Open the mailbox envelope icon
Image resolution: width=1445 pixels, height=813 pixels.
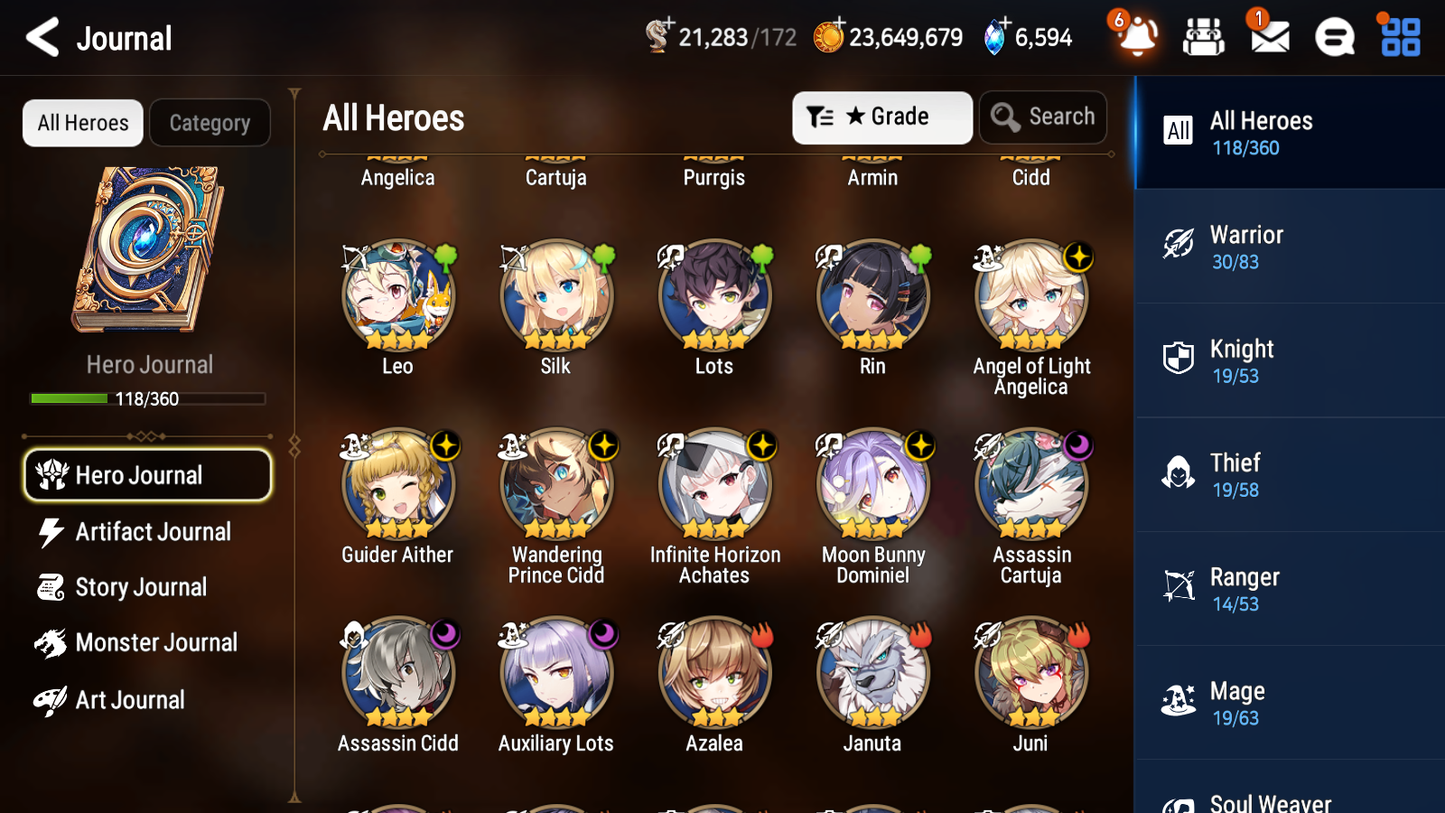click(x=1269, y=37)
